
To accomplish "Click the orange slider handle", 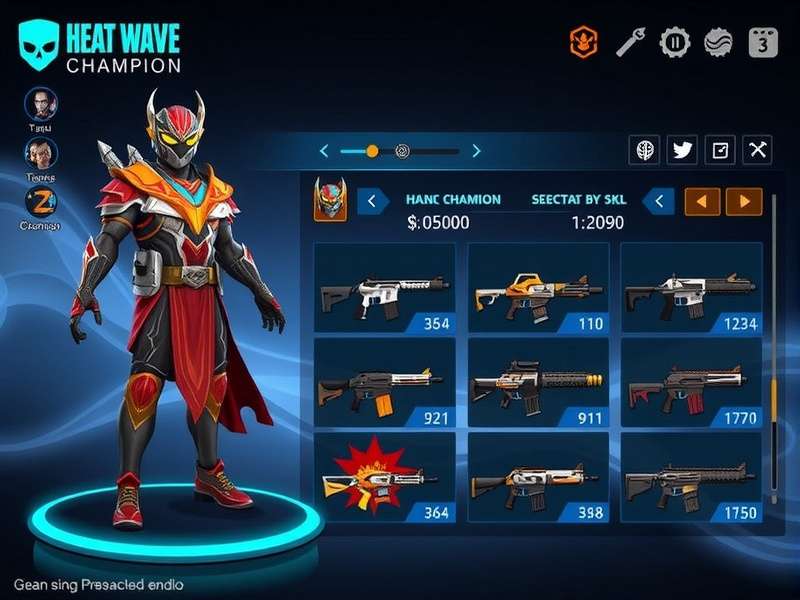I will 372,151.
